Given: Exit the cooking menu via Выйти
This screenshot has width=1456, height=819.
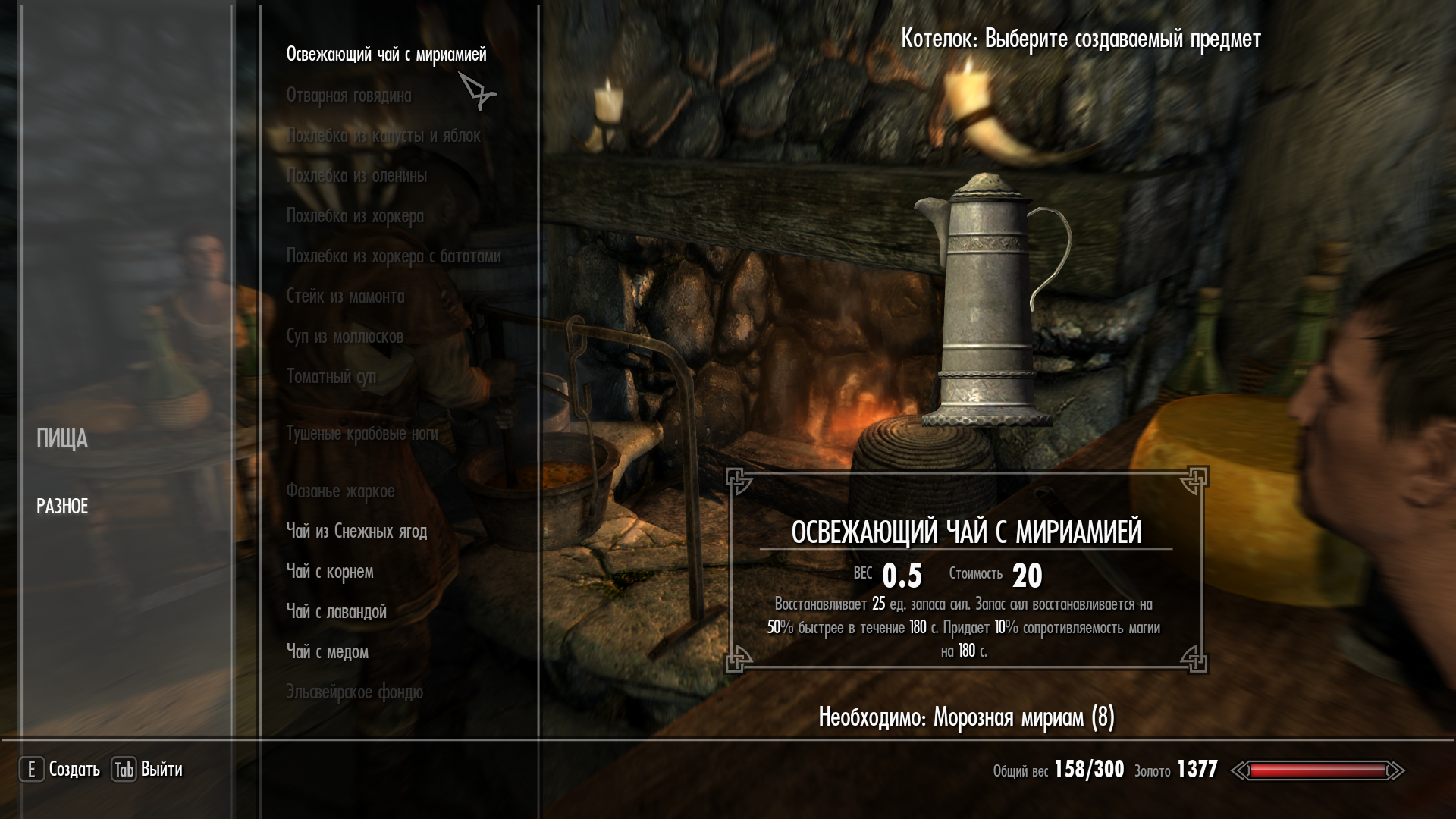Looking at the screenshot, I should point(148,770).
